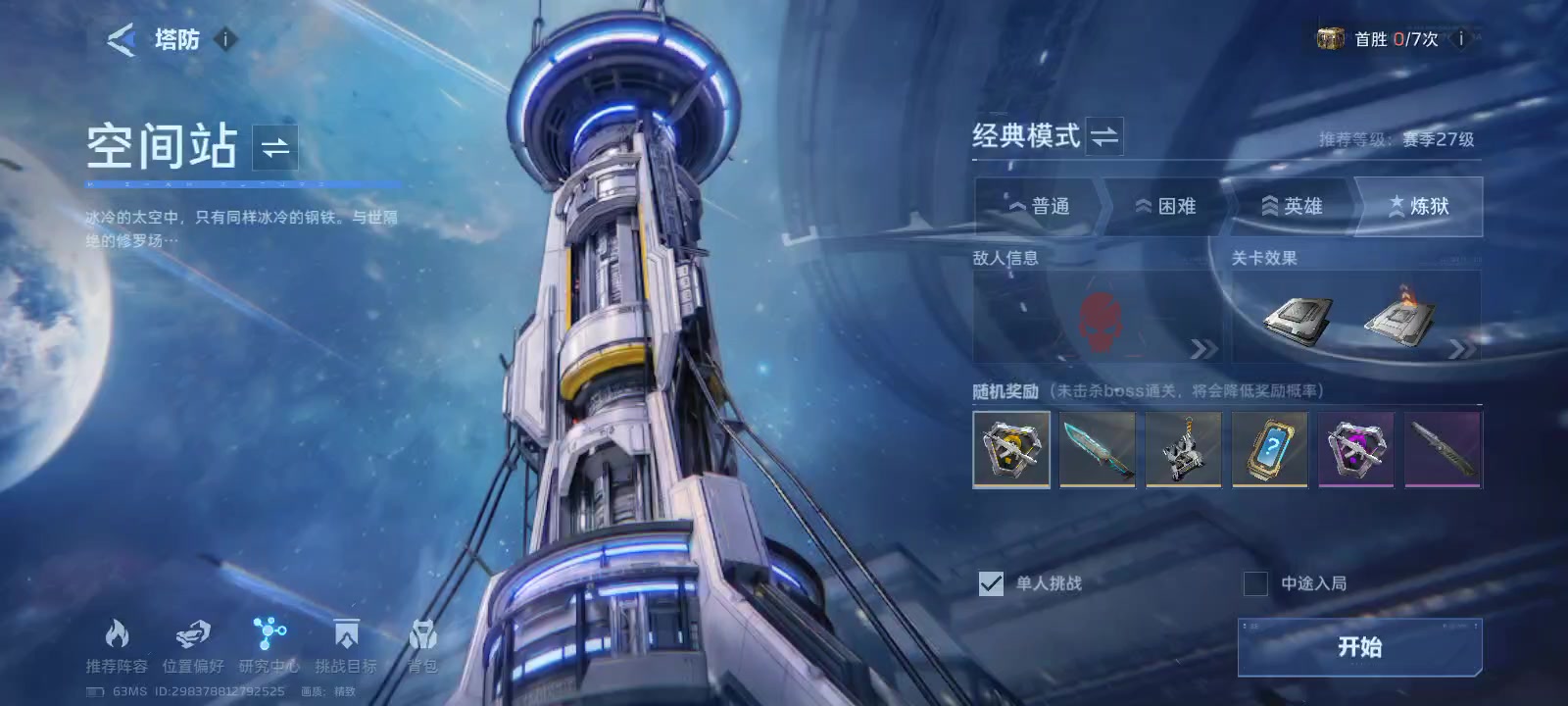Open the 背包 backpack icon
Image resolution: width=1568 pixels, height=706 pixels.
[425, 636]
